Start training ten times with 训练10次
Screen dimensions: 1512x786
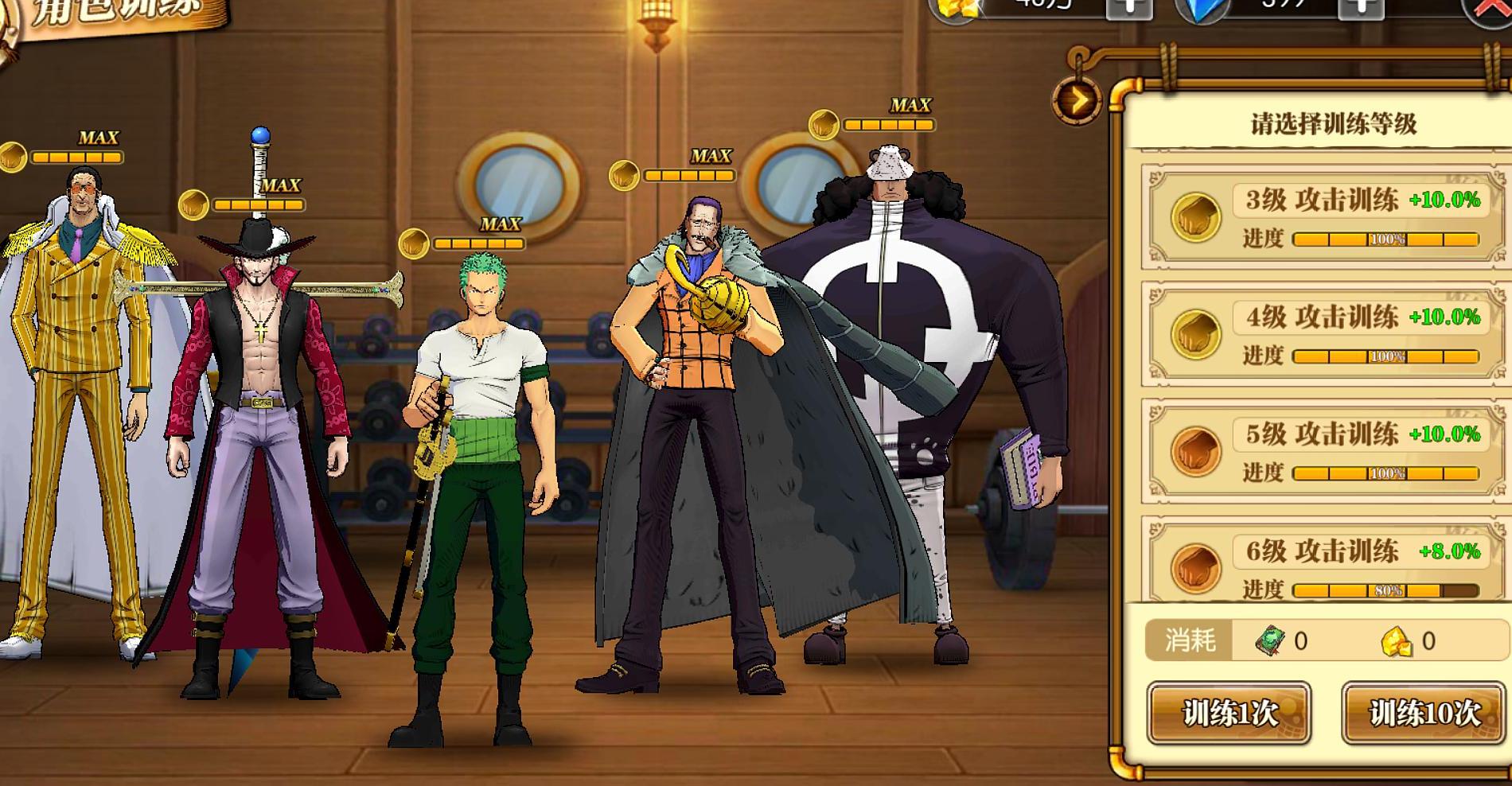click(x=1424, y=713)
